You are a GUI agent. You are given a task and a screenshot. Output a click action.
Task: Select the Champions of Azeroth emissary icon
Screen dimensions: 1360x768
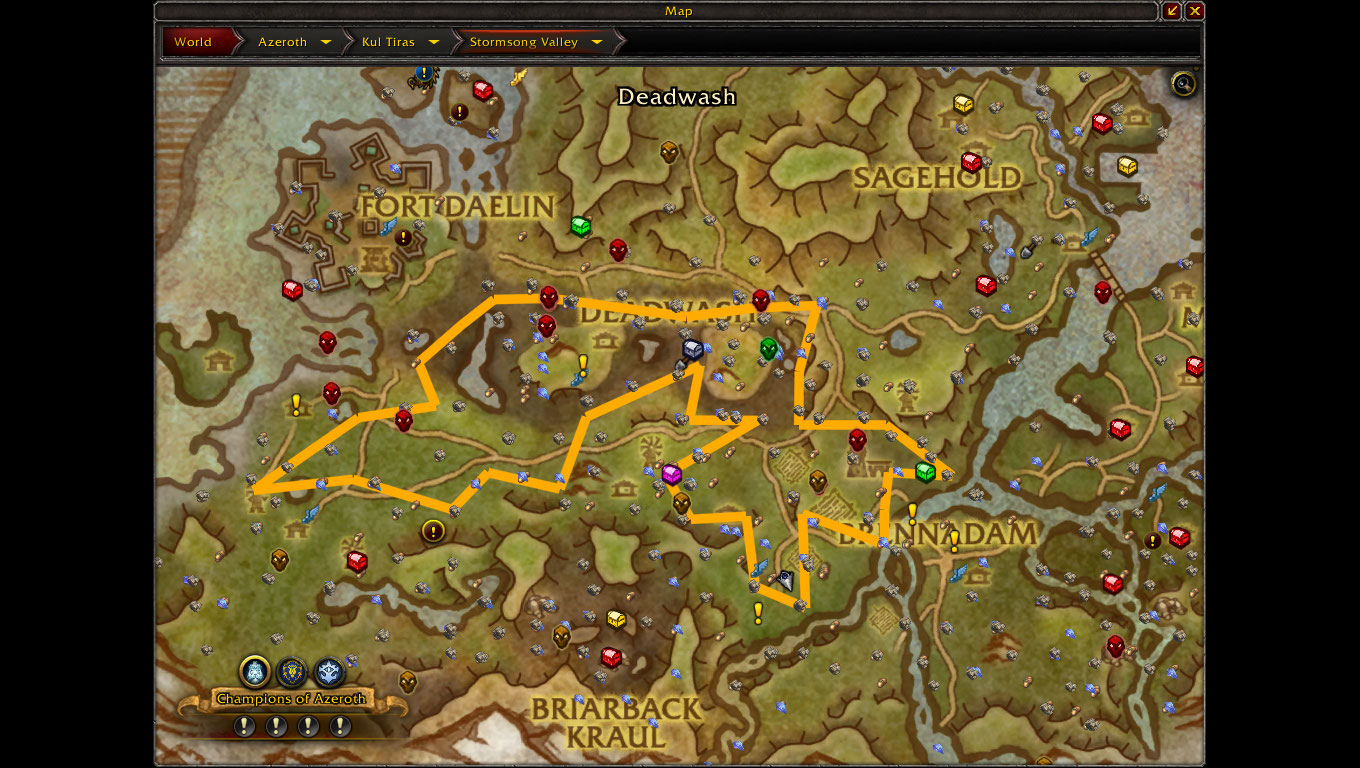[x=255, y=671]
